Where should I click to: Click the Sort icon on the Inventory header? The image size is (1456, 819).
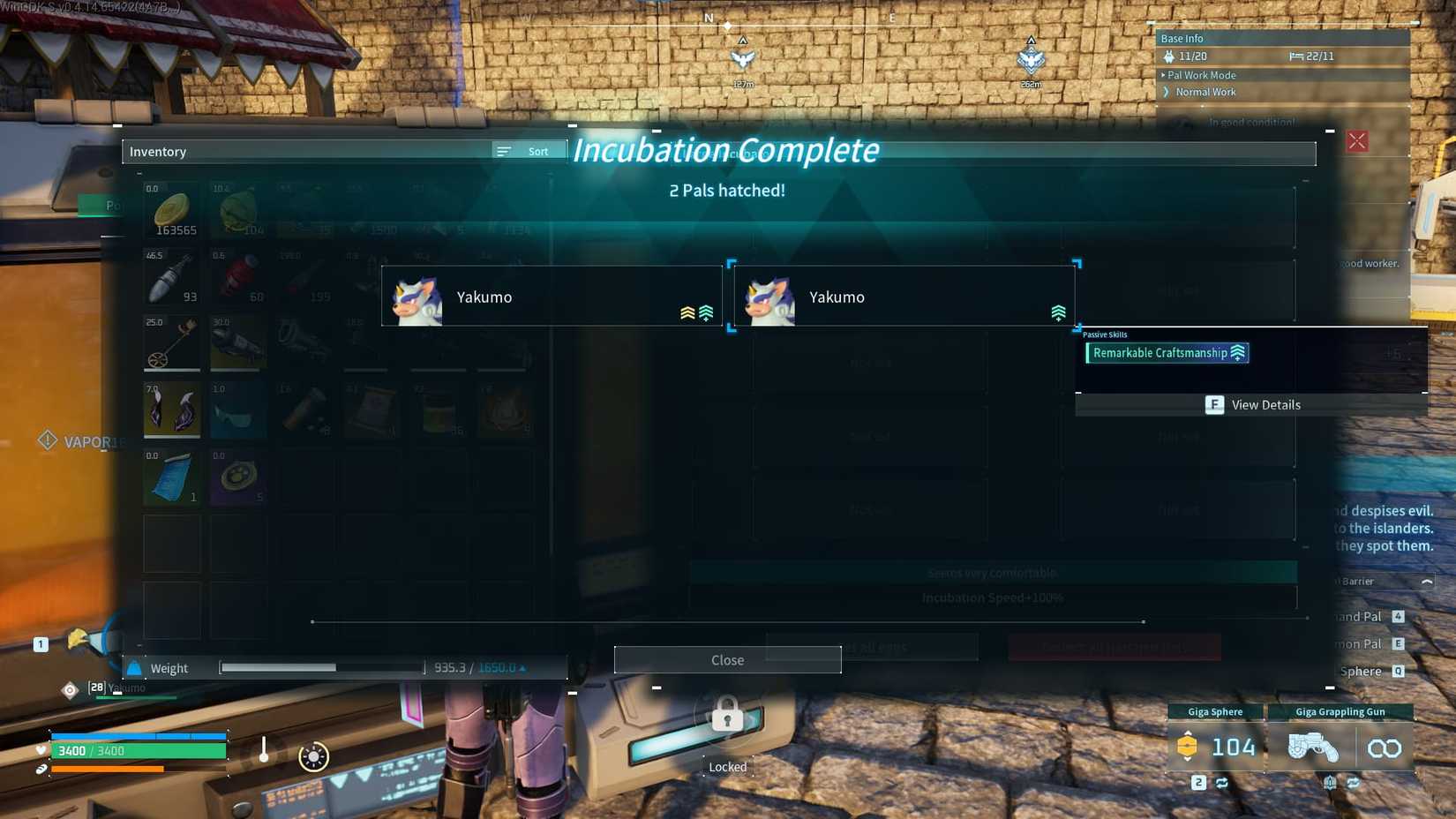pos(503,151)
